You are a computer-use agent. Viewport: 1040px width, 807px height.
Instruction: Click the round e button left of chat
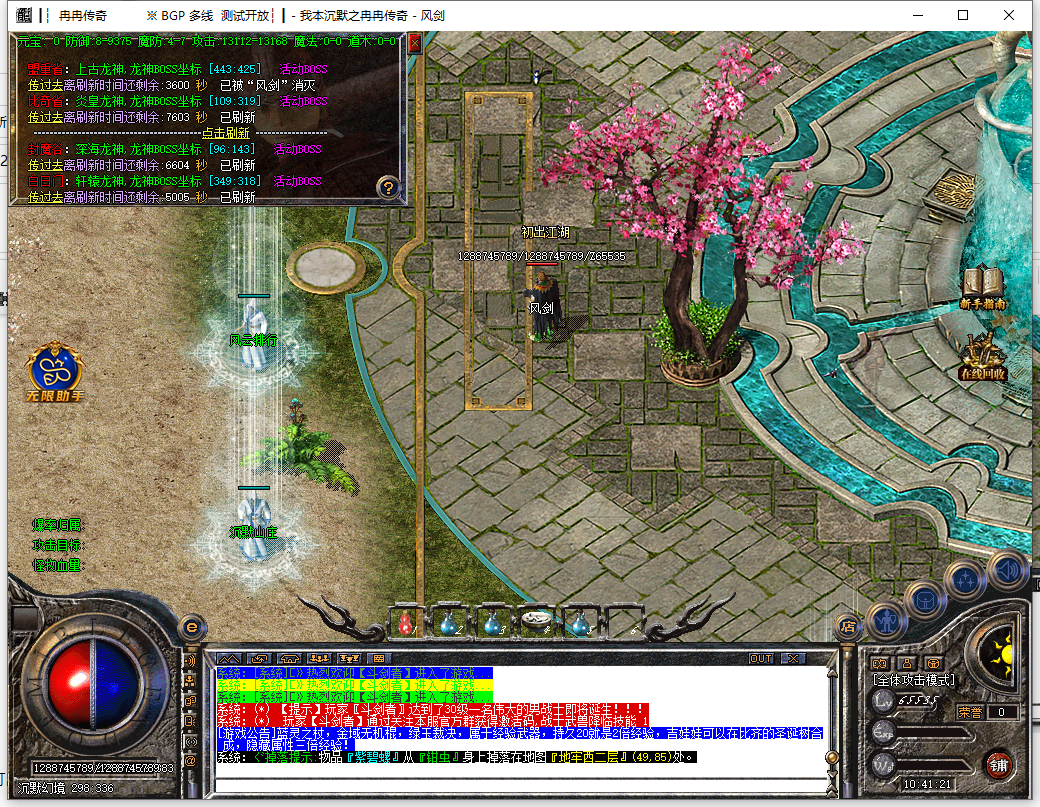192,626
